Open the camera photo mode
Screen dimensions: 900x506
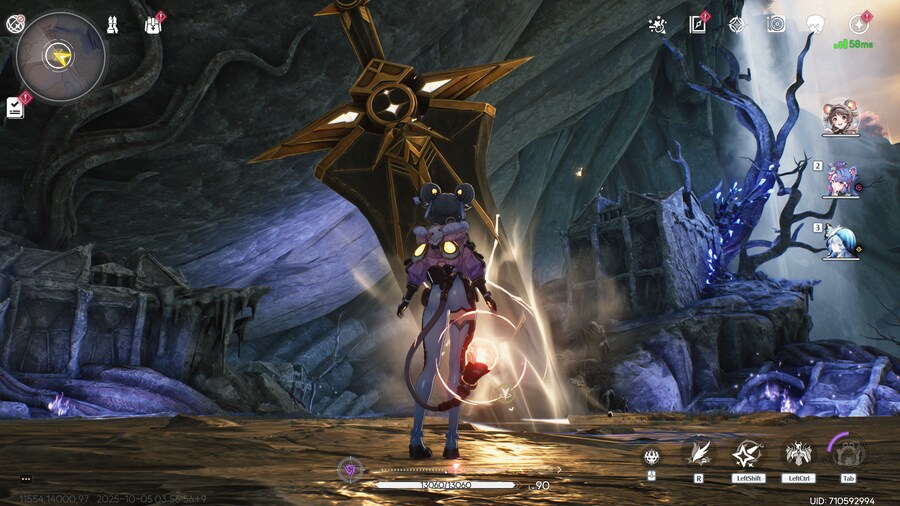tap(776, 24)
